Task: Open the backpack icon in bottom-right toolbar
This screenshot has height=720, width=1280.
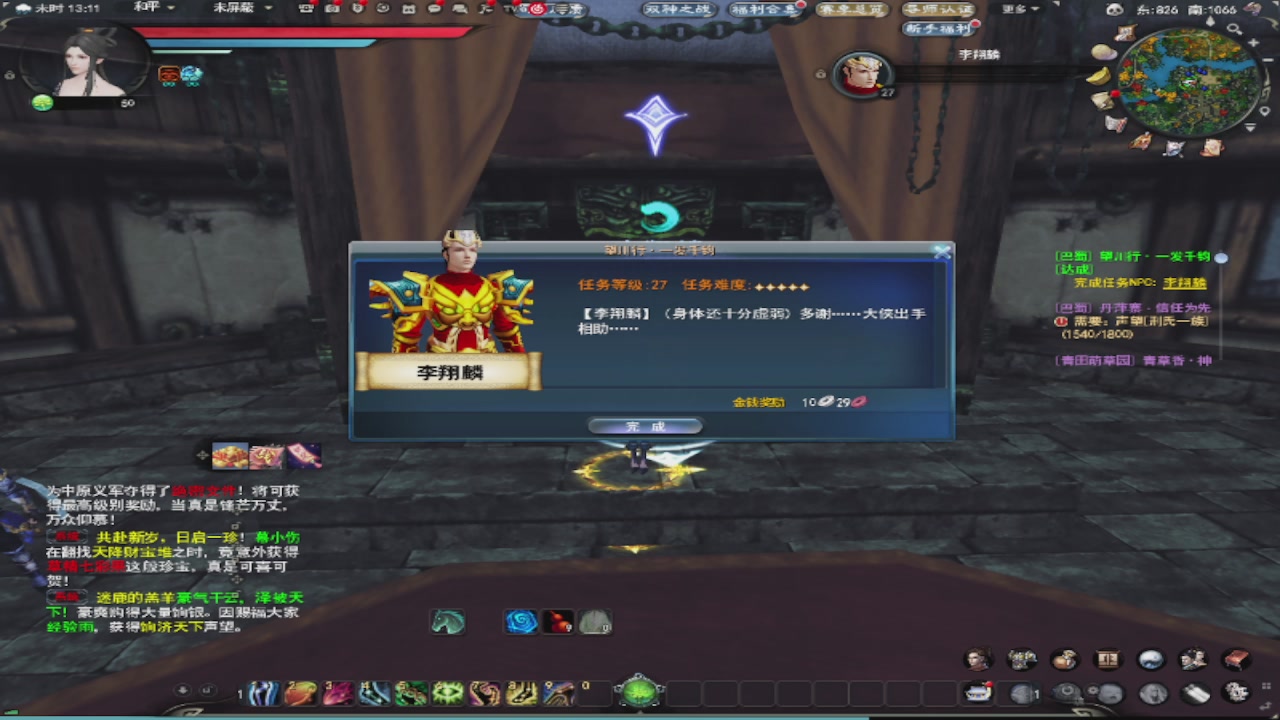Action: [x=1063, y=660]
